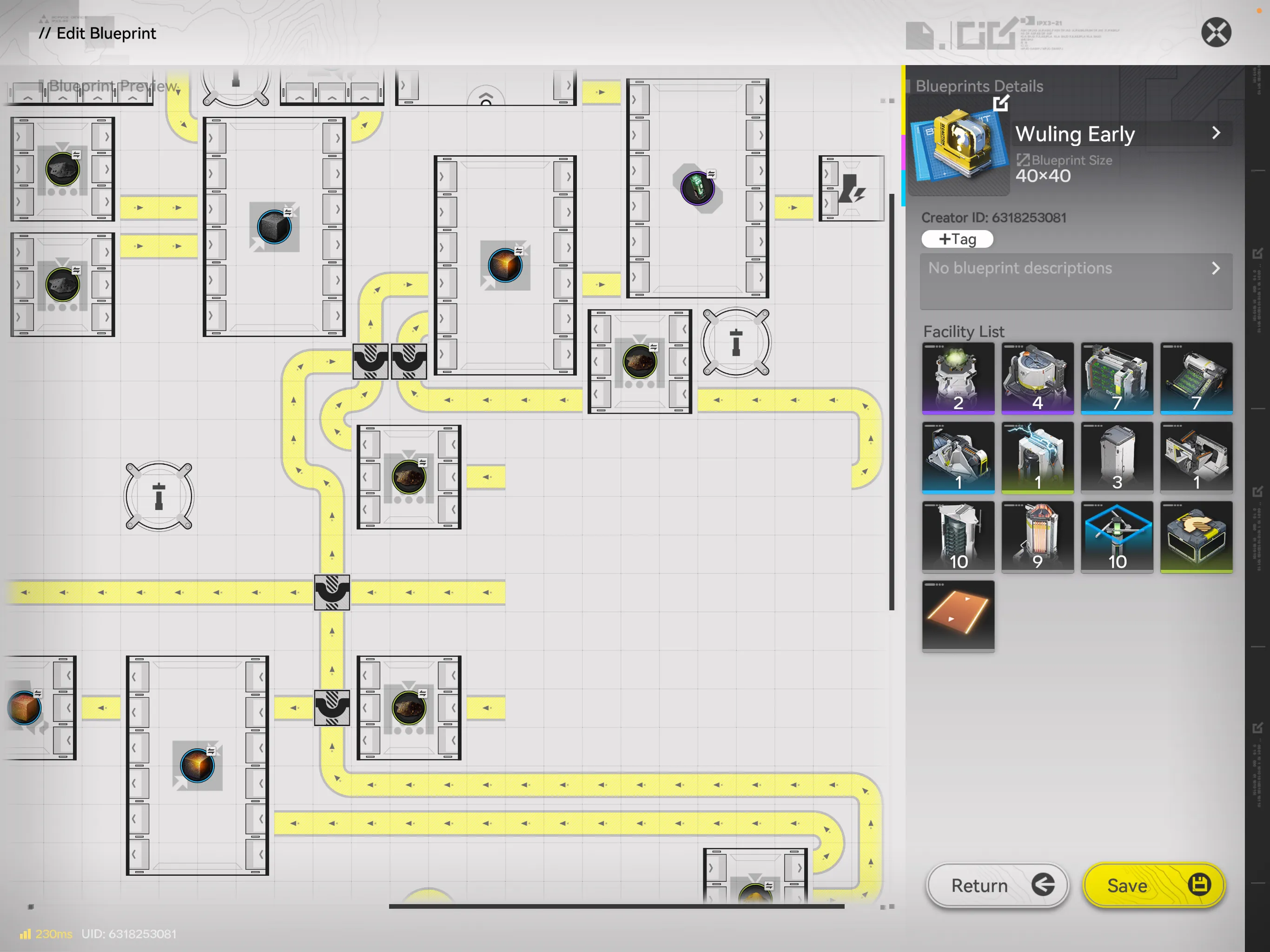This screenshot has height=952, width=1270.
Task: Return to the previous screen
Action: [997, 885]
